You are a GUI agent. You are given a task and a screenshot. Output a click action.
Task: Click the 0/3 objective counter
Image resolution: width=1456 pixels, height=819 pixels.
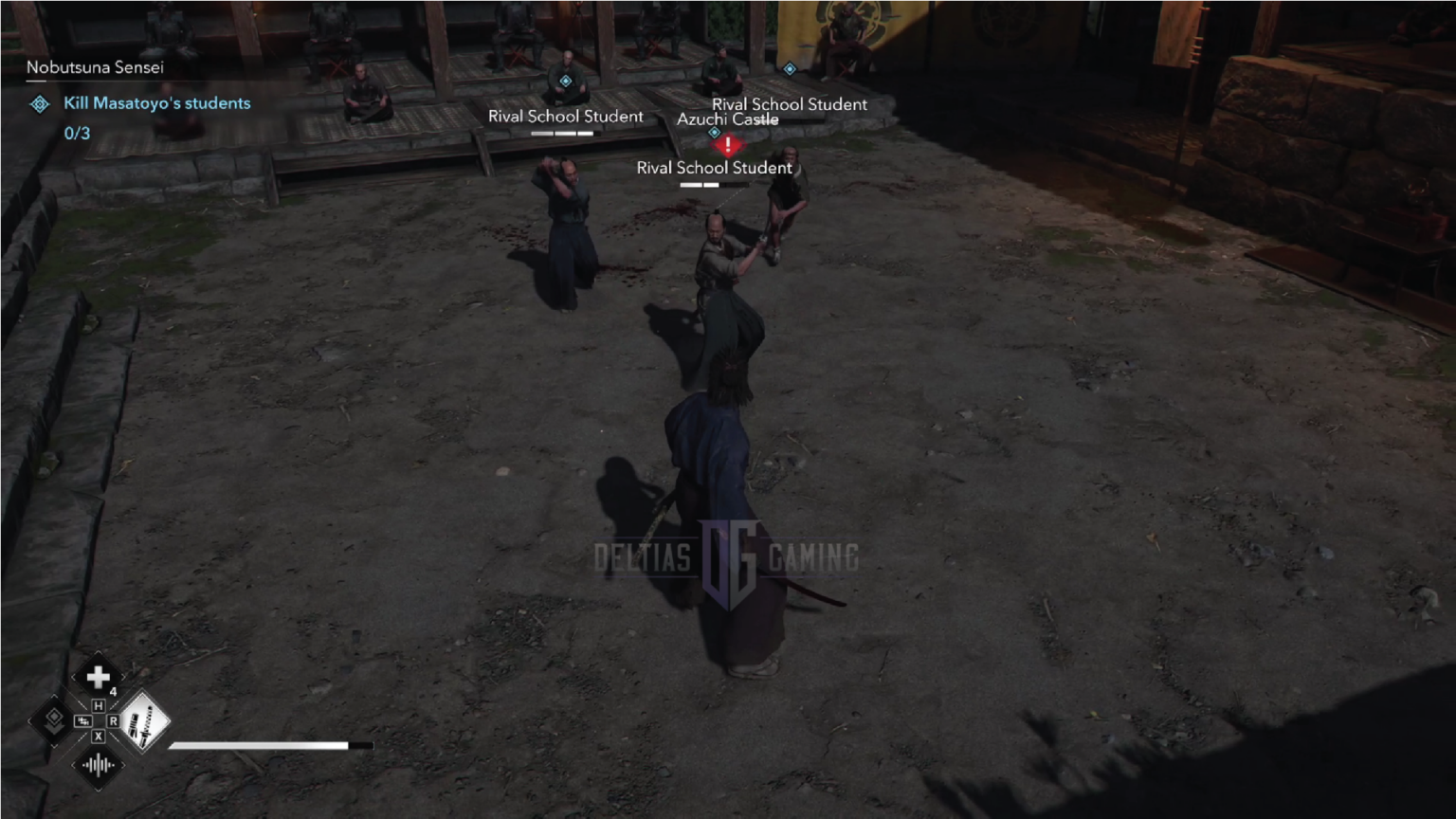[x=76, y=134]
